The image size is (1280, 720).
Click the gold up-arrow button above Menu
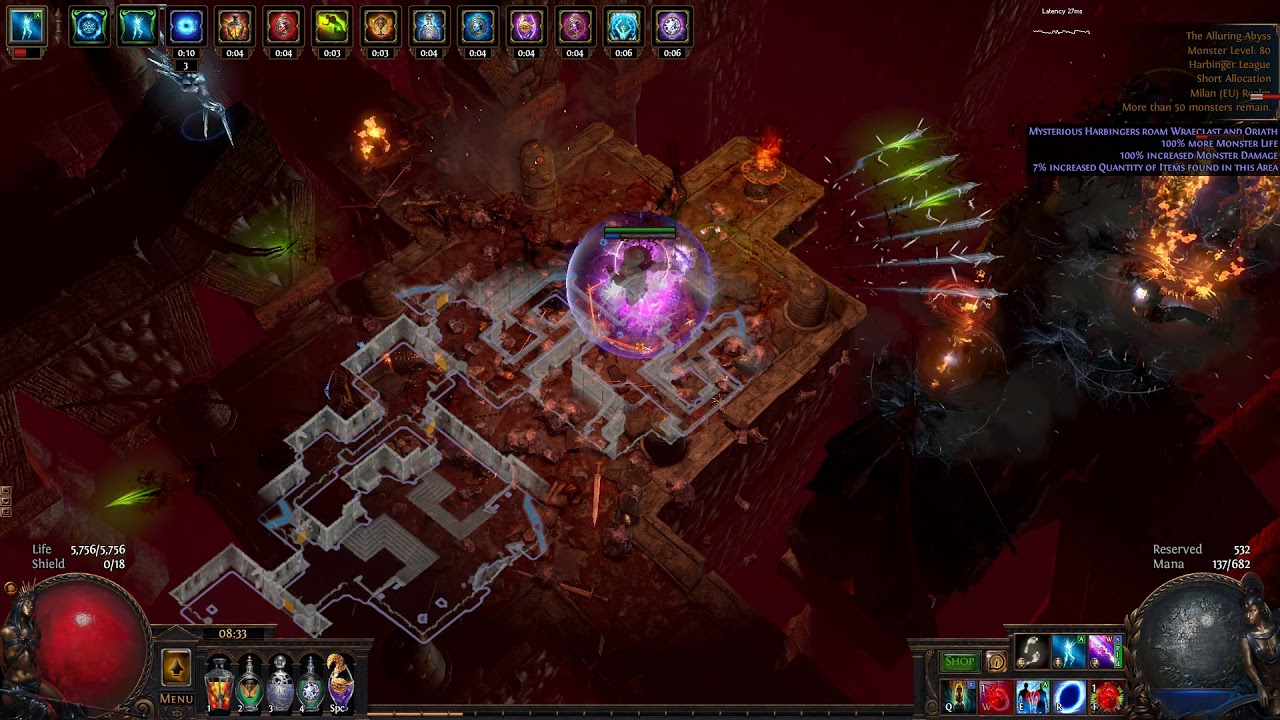[x=176, y=667]
